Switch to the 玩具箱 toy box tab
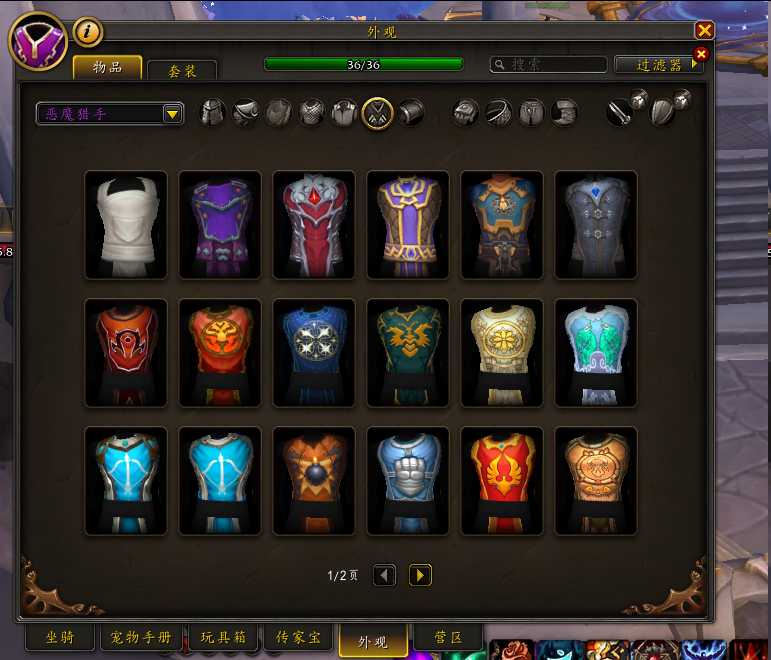 coord(222,637)
